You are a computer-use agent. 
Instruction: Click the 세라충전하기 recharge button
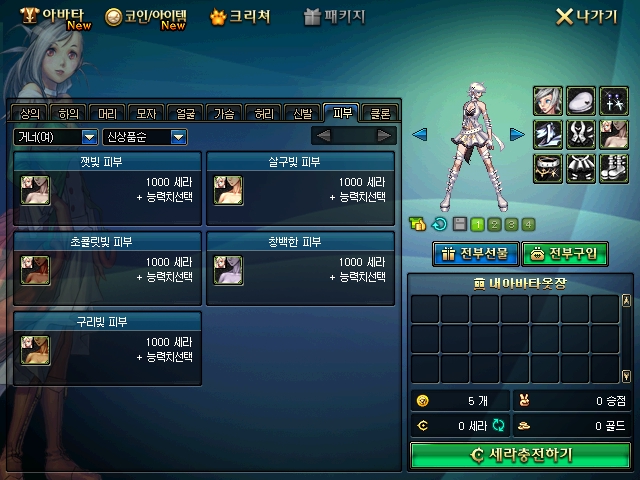520,455
